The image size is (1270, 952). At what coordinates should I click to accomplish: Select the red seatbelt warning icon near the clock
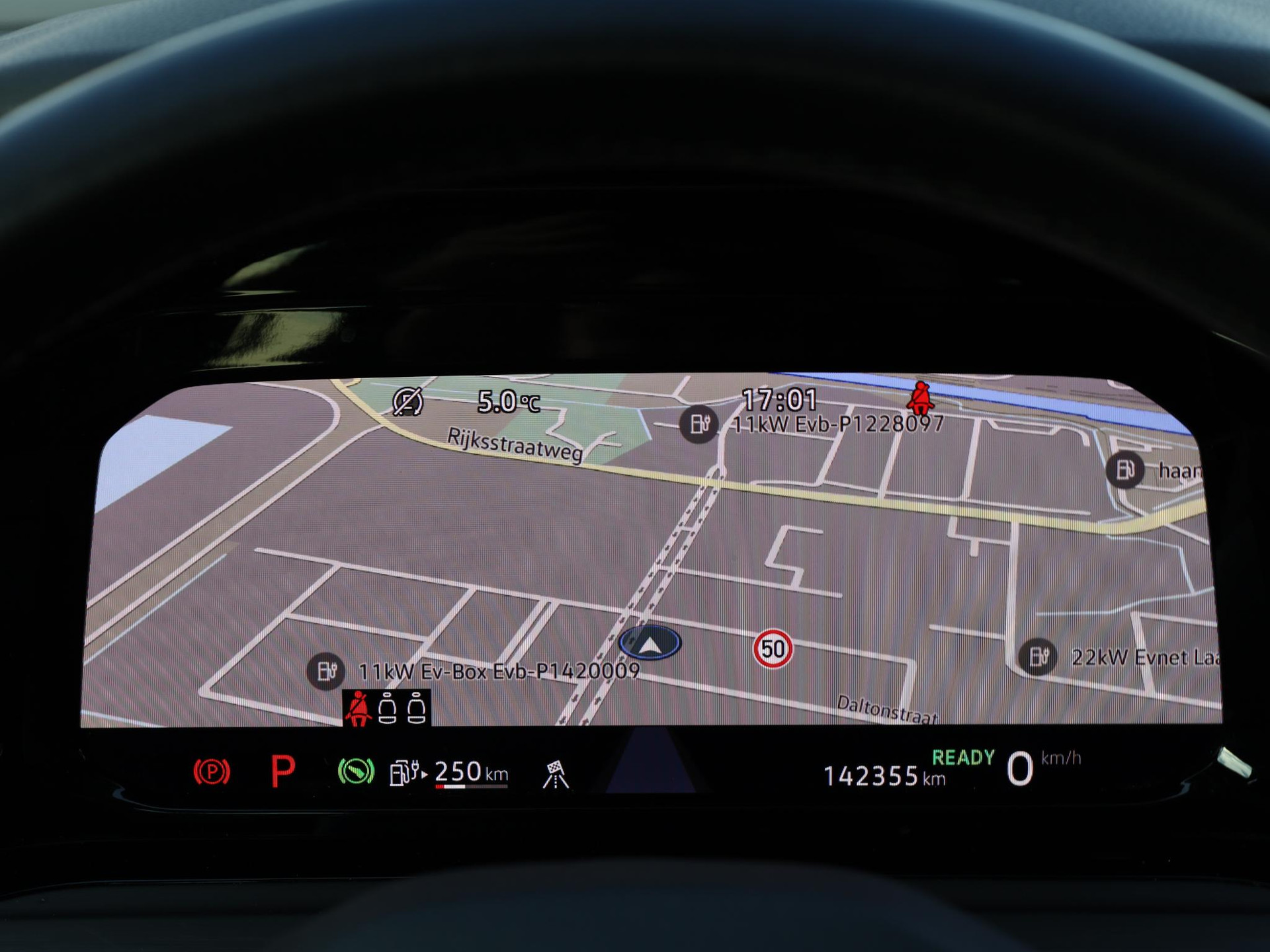point(920,397)
